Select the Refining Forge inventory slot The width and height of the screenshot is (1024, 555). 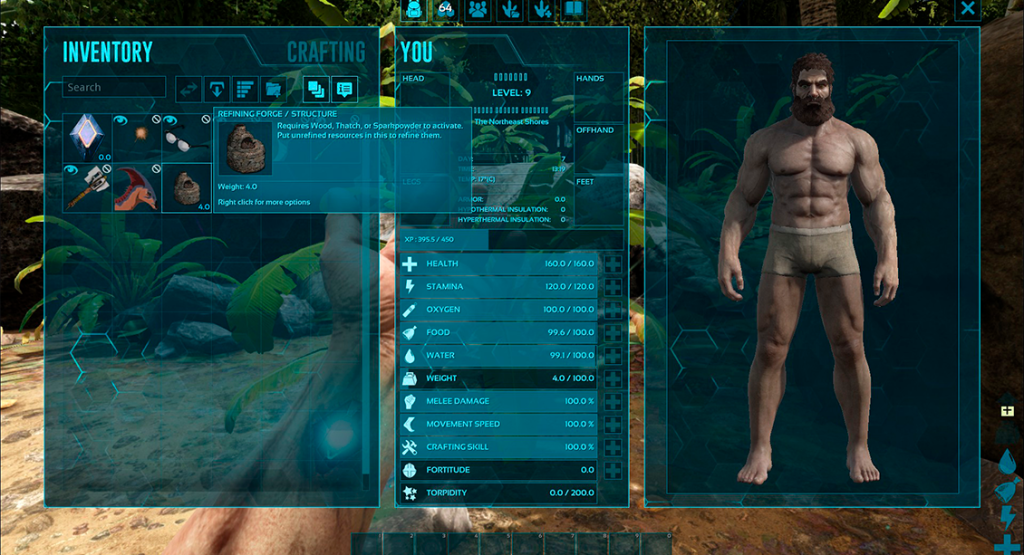tap(186, 188)
